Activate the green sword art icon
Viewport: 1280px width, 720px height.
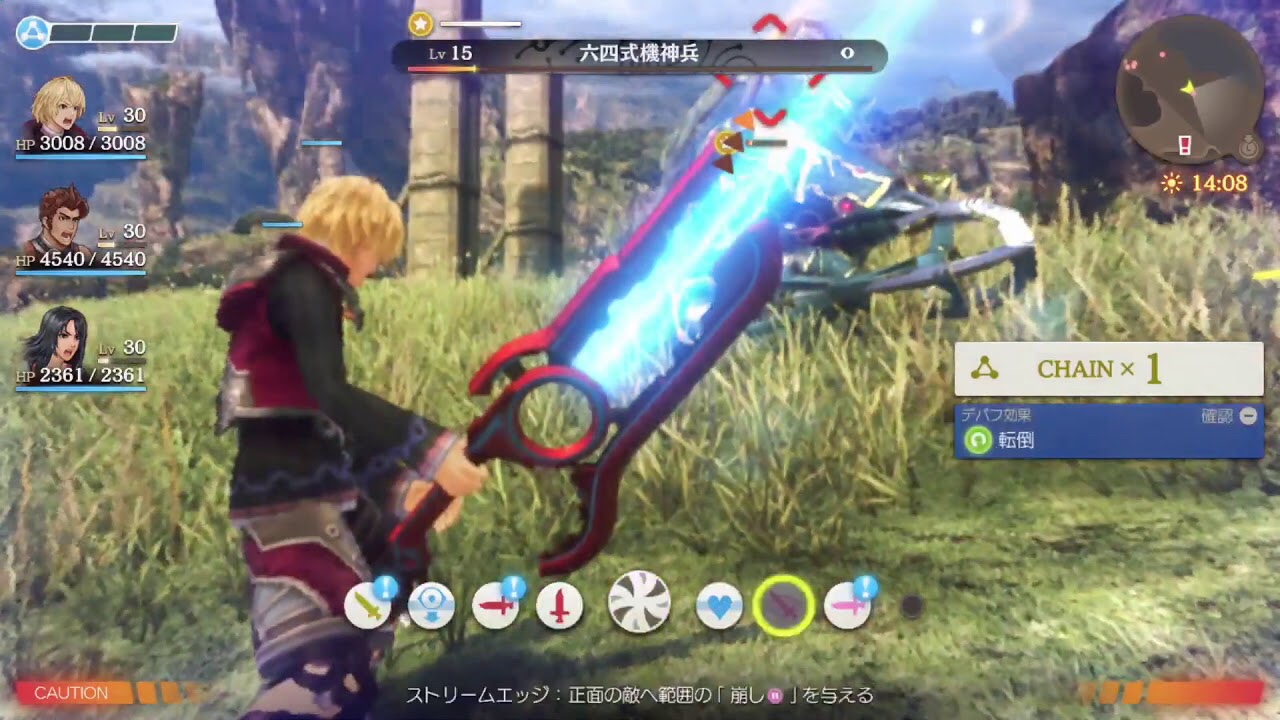[x=367, y=606]
